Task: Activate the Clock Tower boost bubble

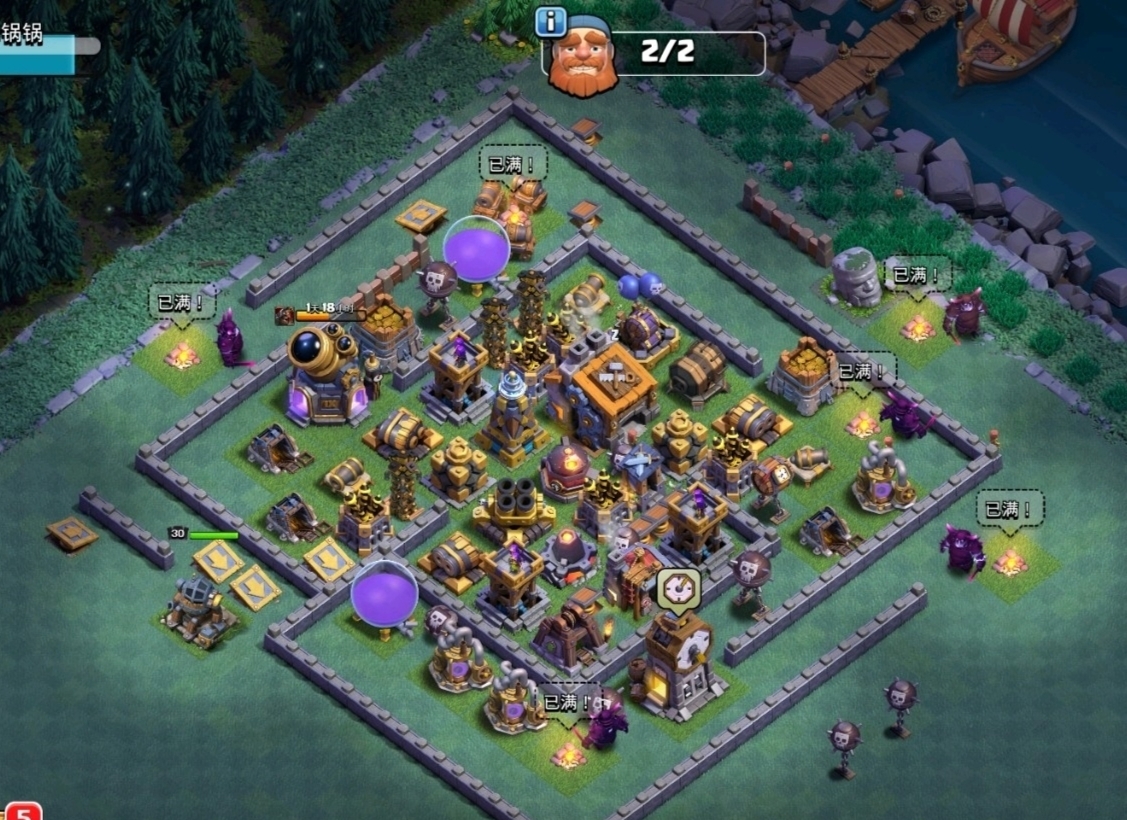Action: coord(679,590)
